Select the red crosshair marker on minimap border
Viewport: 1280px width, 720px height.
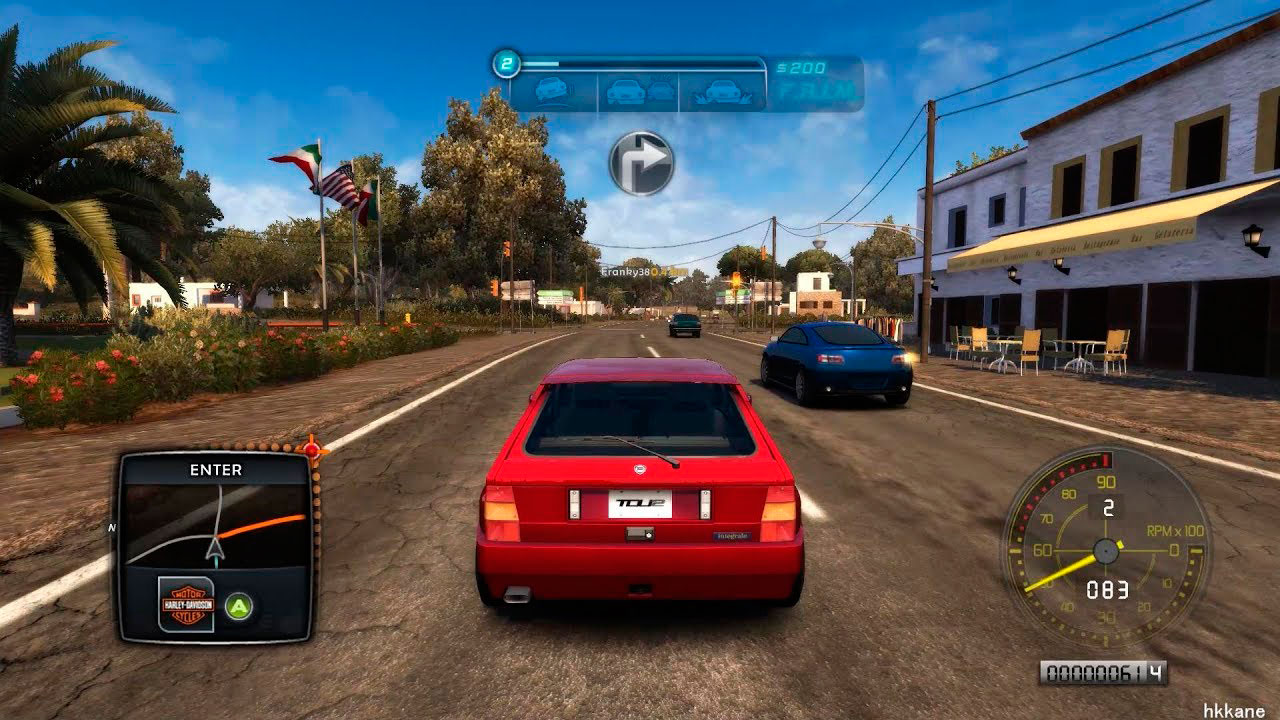[x=312, y=450]
